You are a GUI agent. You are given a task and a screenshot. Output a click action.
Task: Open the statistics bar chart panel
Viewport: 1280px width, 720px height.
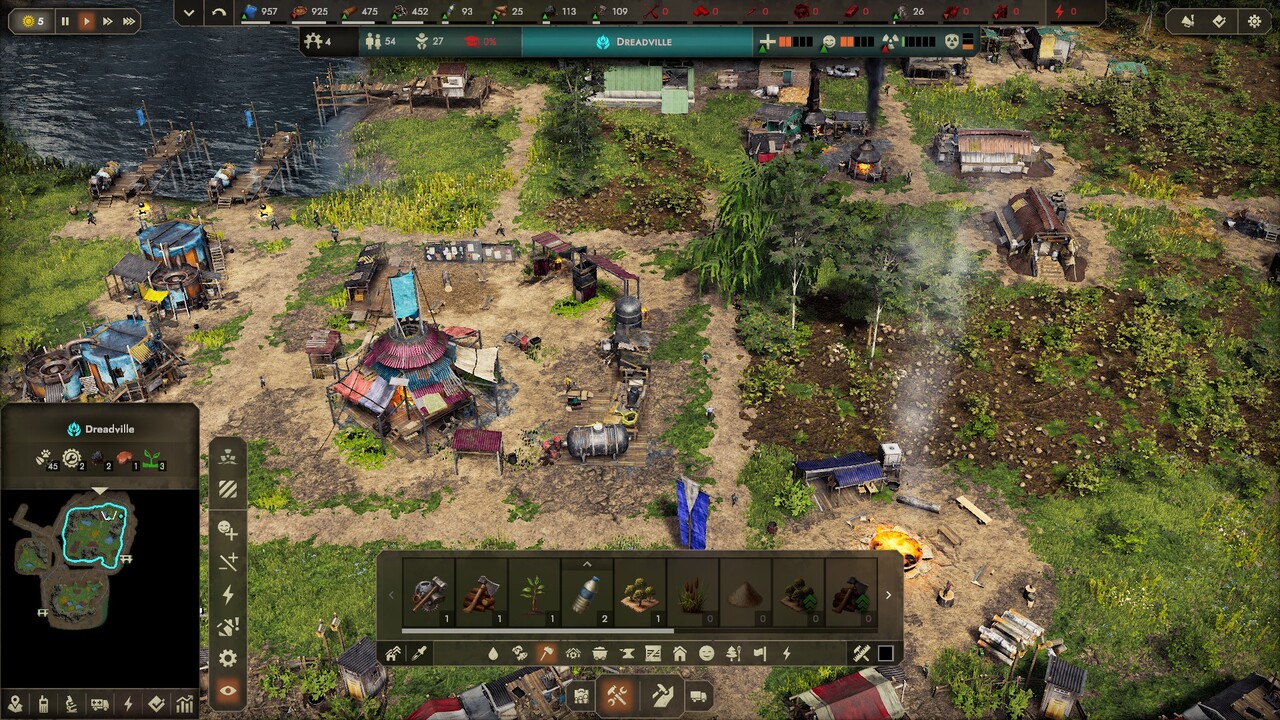[185, 704]
